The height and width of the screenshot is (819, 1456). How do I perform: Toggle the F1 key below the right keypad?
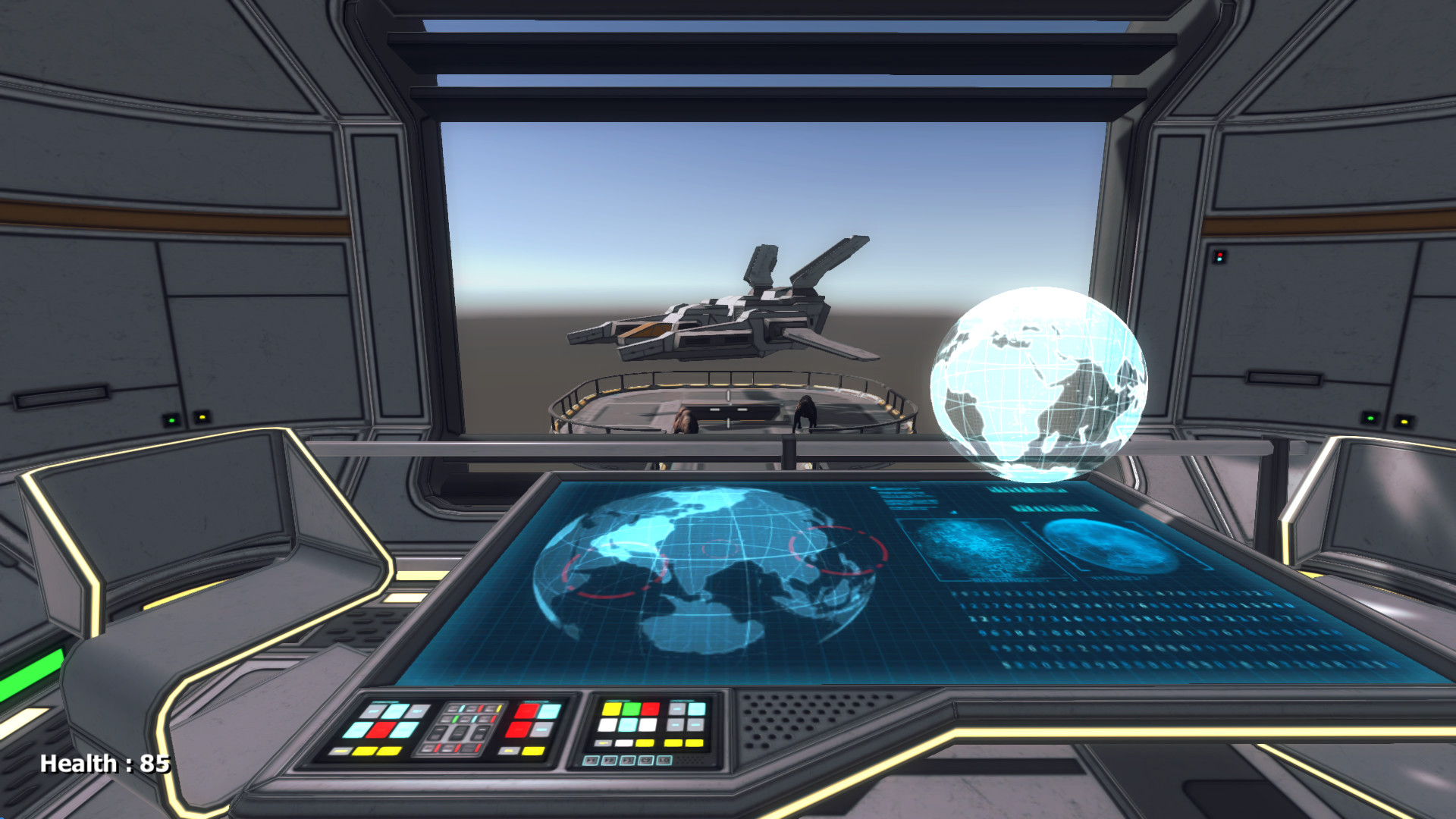(x=590, y=761)
